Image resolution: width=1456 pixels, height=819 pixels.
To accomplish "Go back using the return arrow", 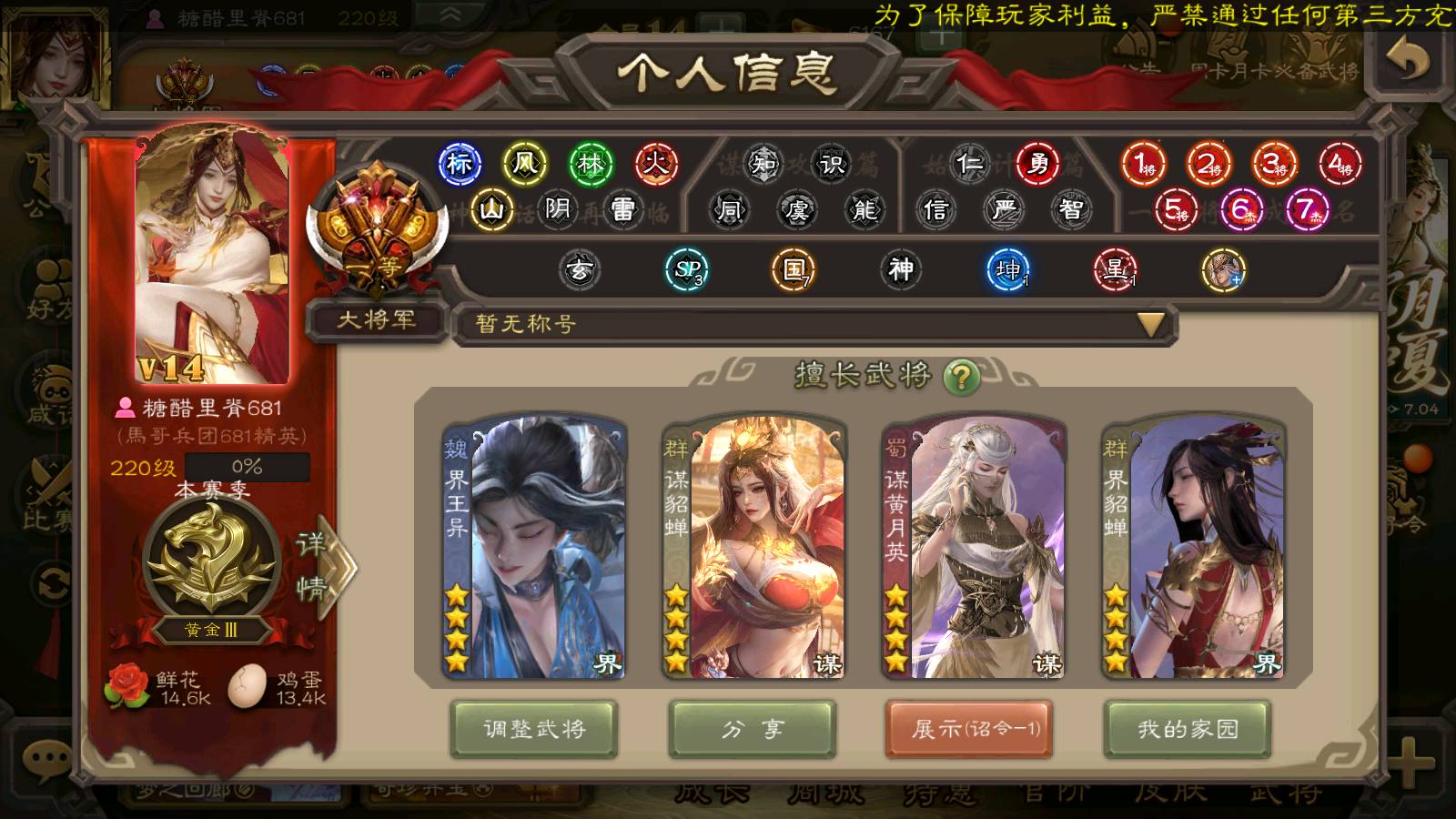I will pos(1407,60).
